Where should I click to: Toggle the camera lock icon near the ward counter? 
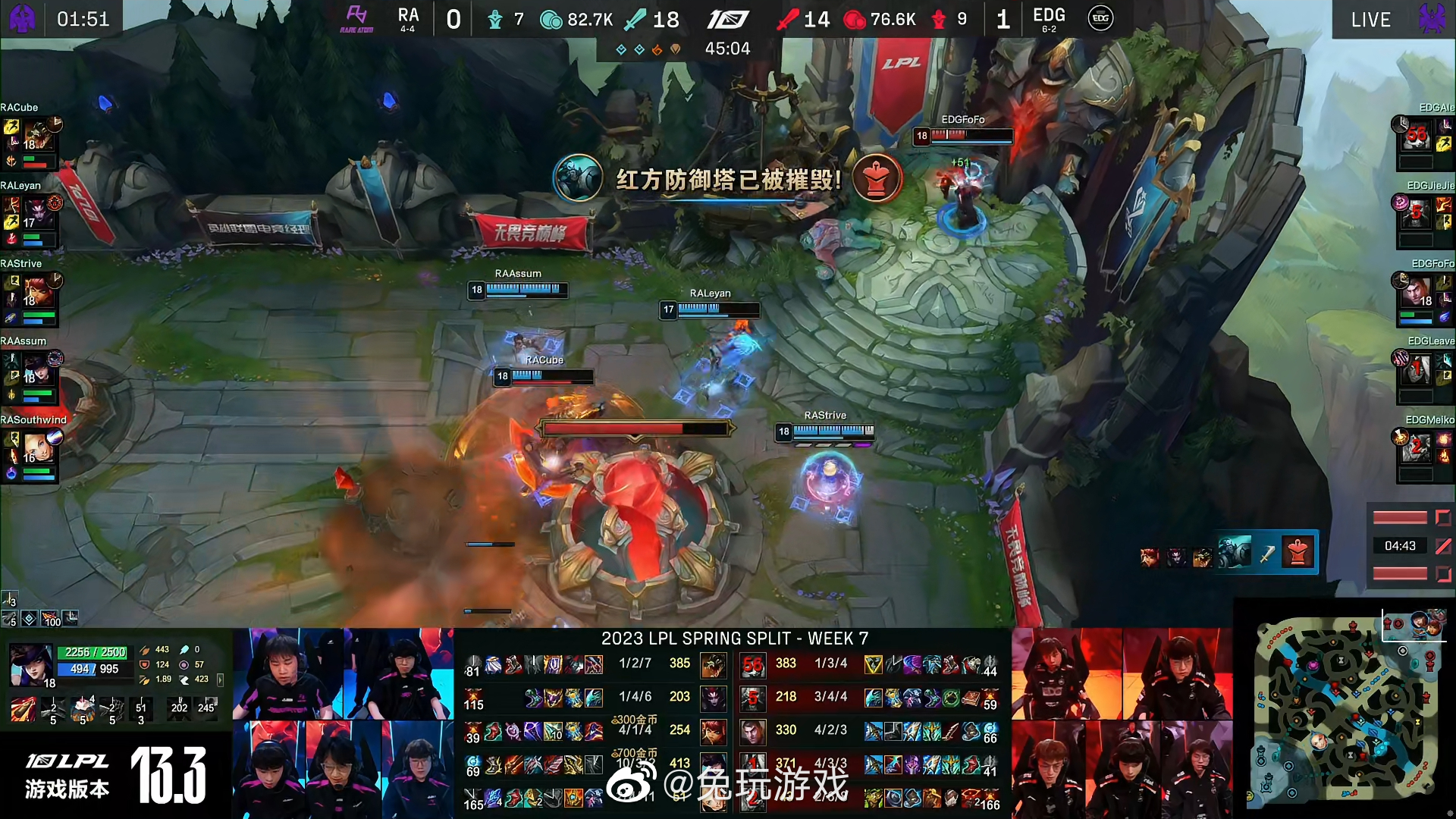[x=71, y=619]
